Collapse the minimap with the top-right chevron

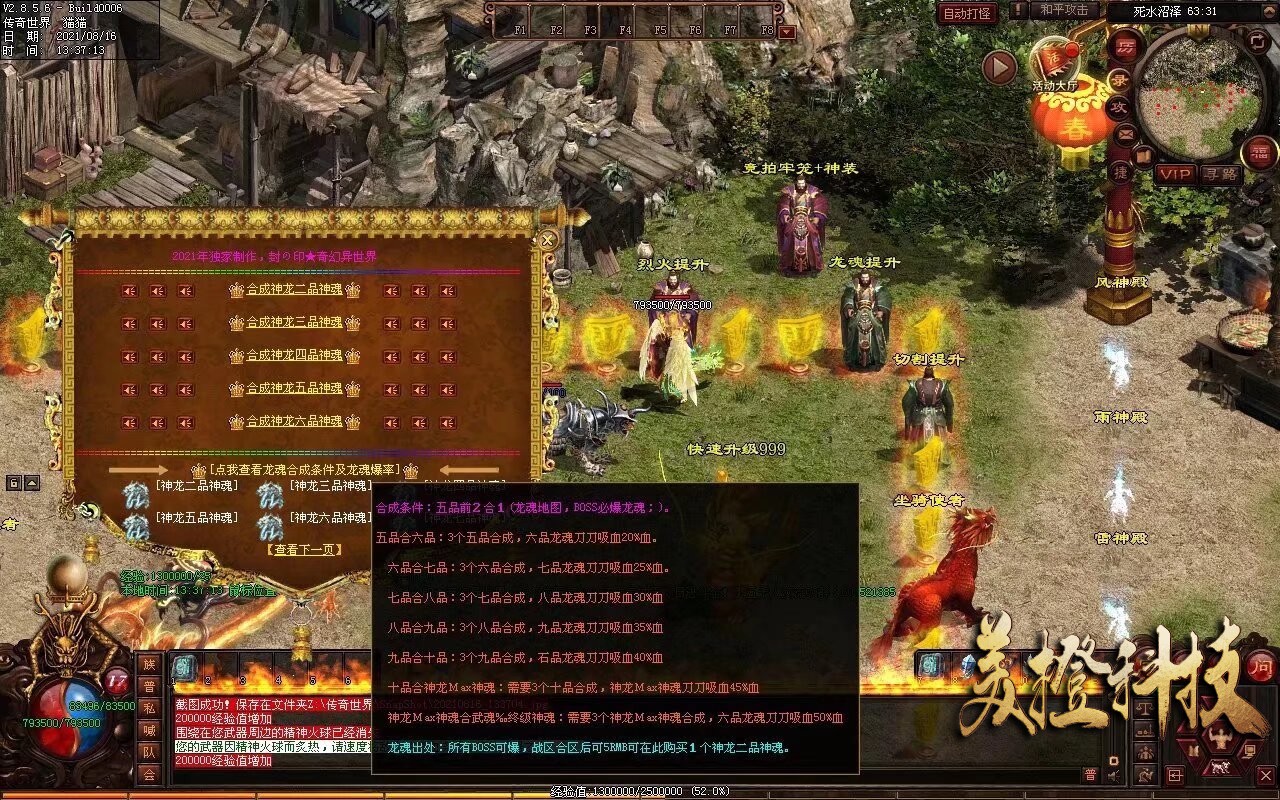pyautogui.click(x=1268, y=11)
